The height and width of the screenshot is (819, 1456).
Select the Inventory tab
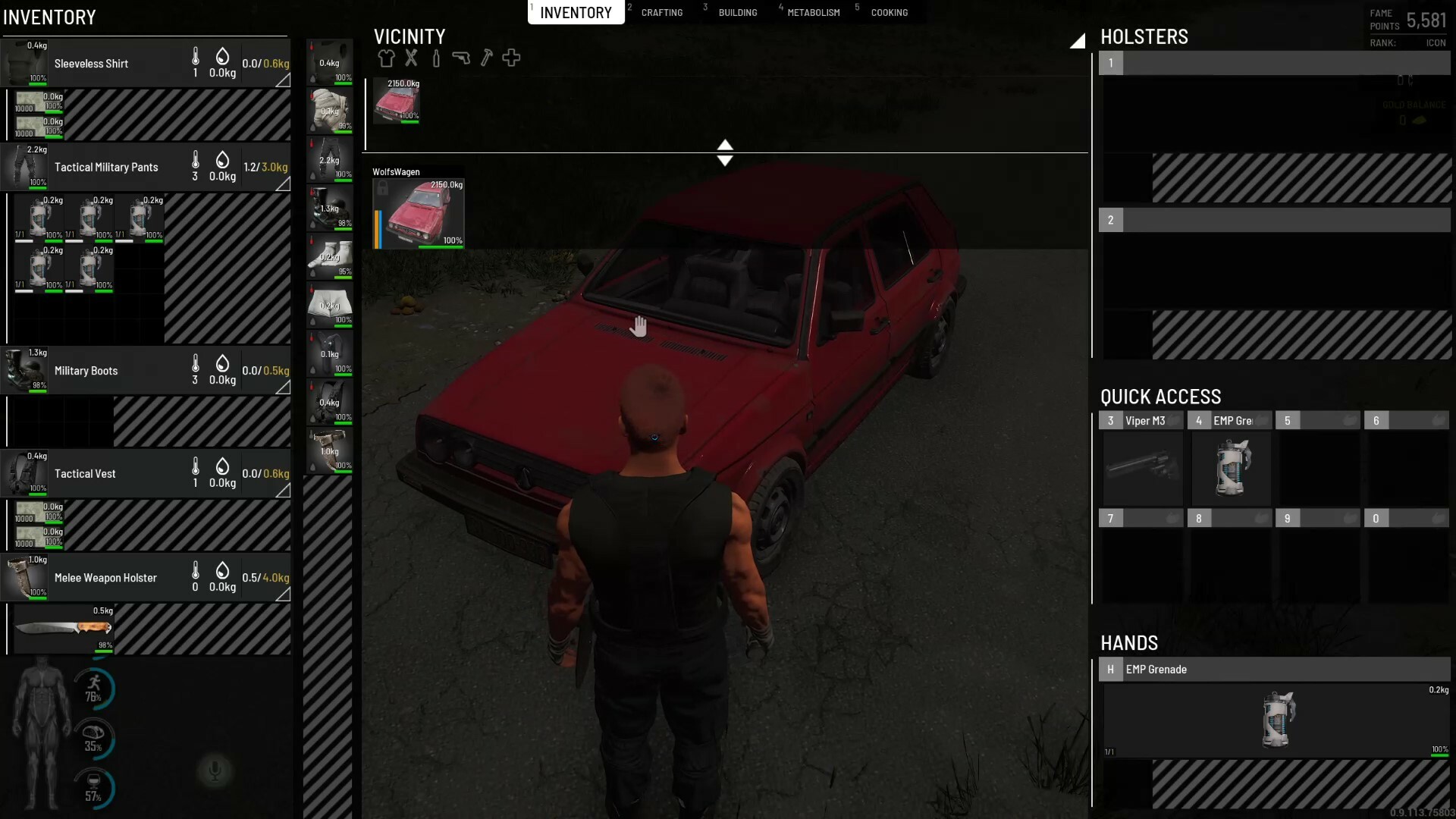[x=576, y=13]
